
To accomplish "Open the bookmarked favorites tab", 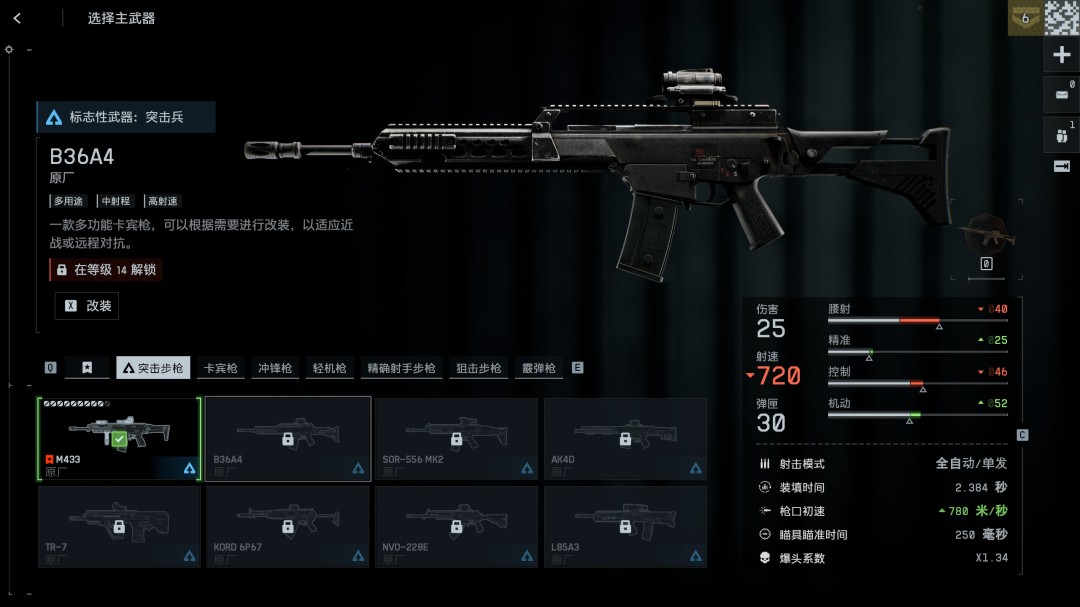I will pos(87,368).
